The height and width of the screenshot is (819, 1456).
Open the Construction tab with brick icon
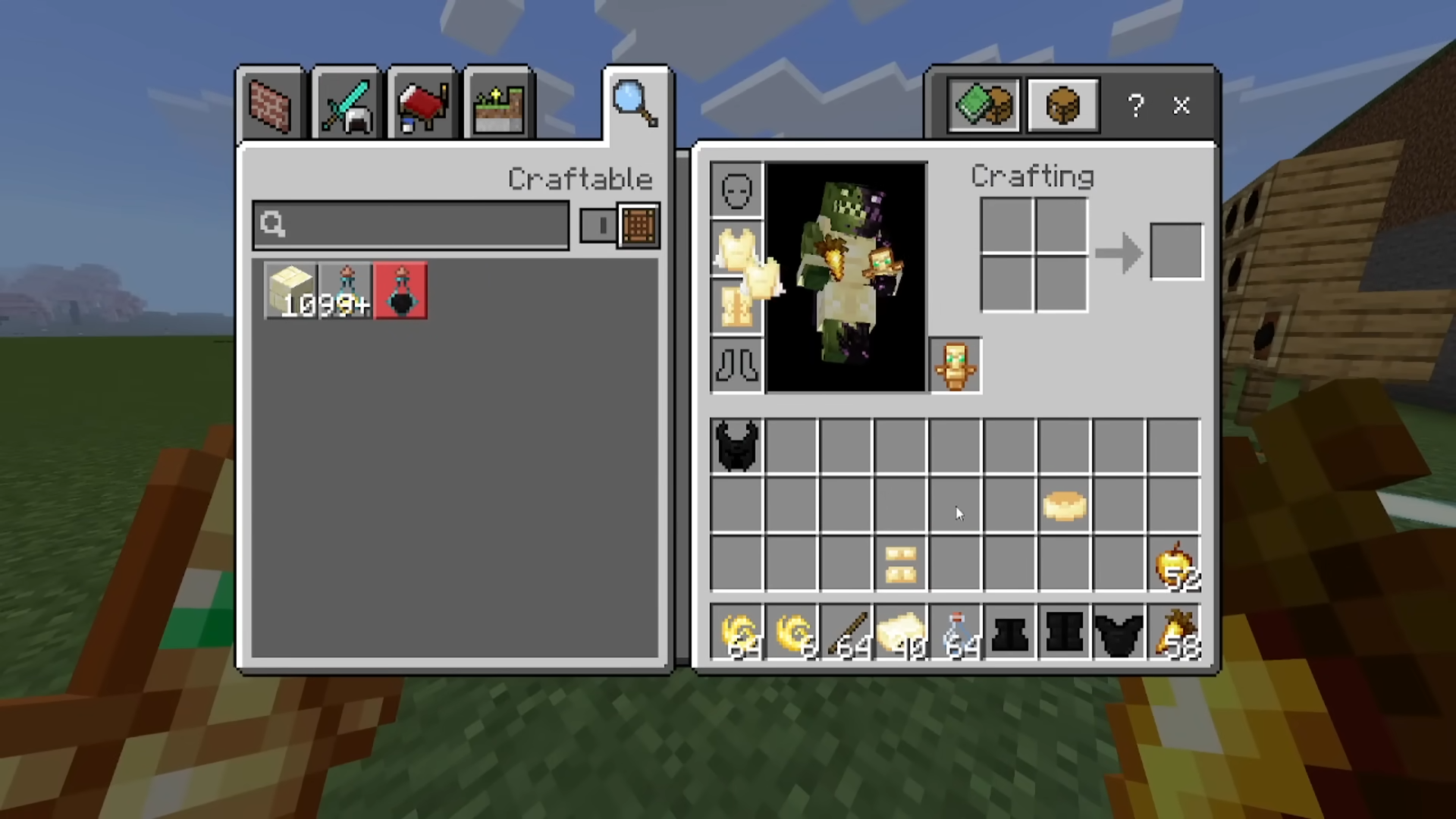(270, 105)
